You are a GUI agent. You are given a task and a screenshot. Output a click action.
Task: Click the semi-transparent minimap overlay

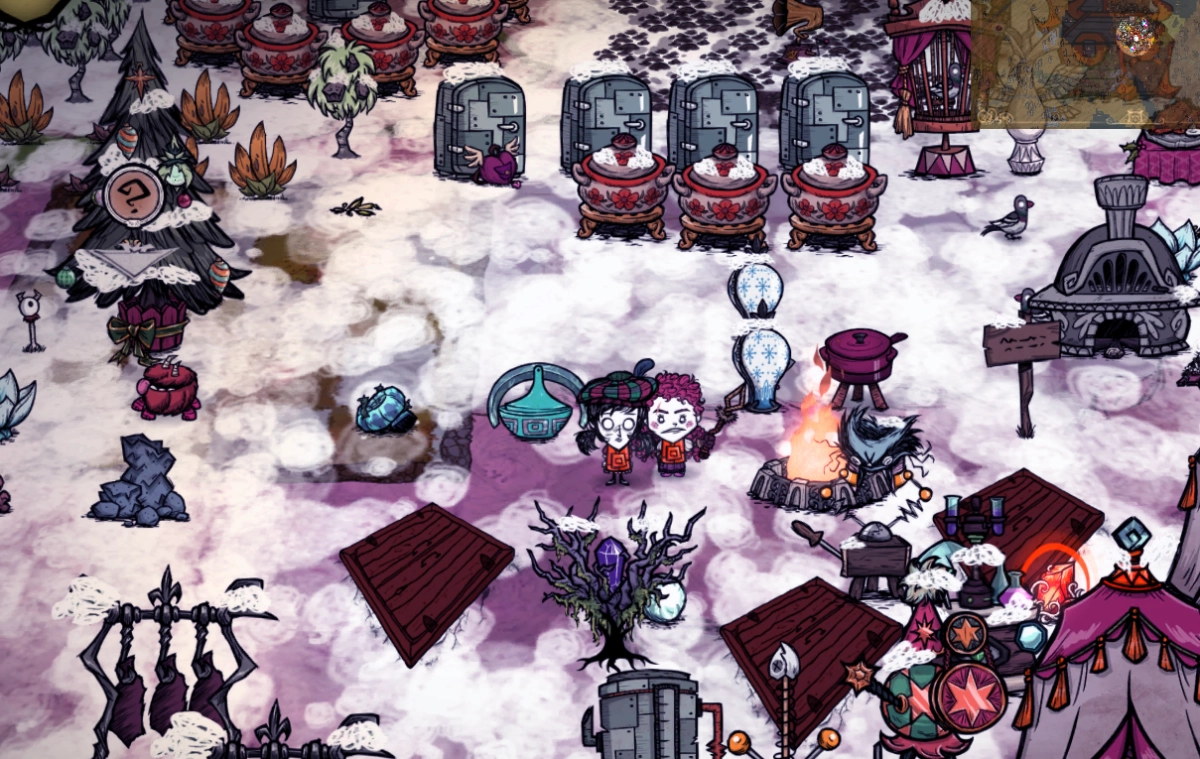(x=1085, y=63)
